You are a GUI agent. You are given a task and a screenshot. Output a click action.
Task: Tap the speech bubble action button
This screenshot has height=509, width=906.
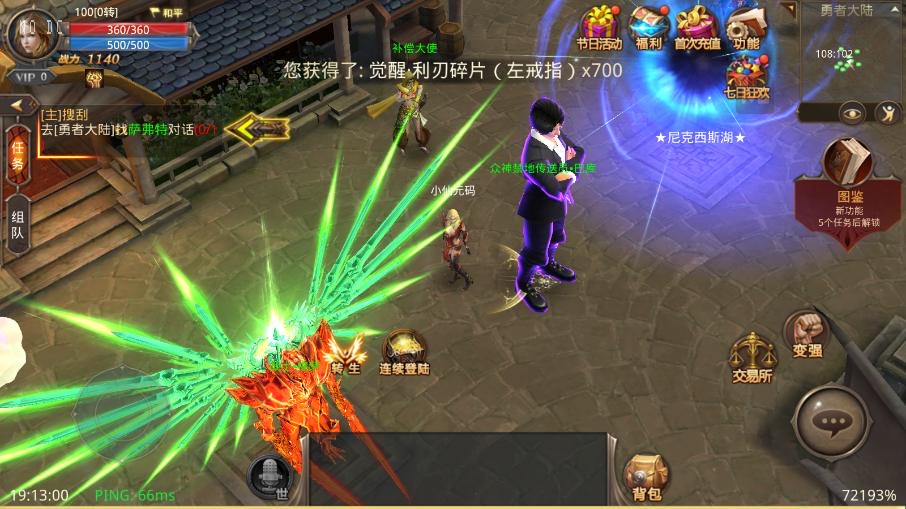(831, 422)
